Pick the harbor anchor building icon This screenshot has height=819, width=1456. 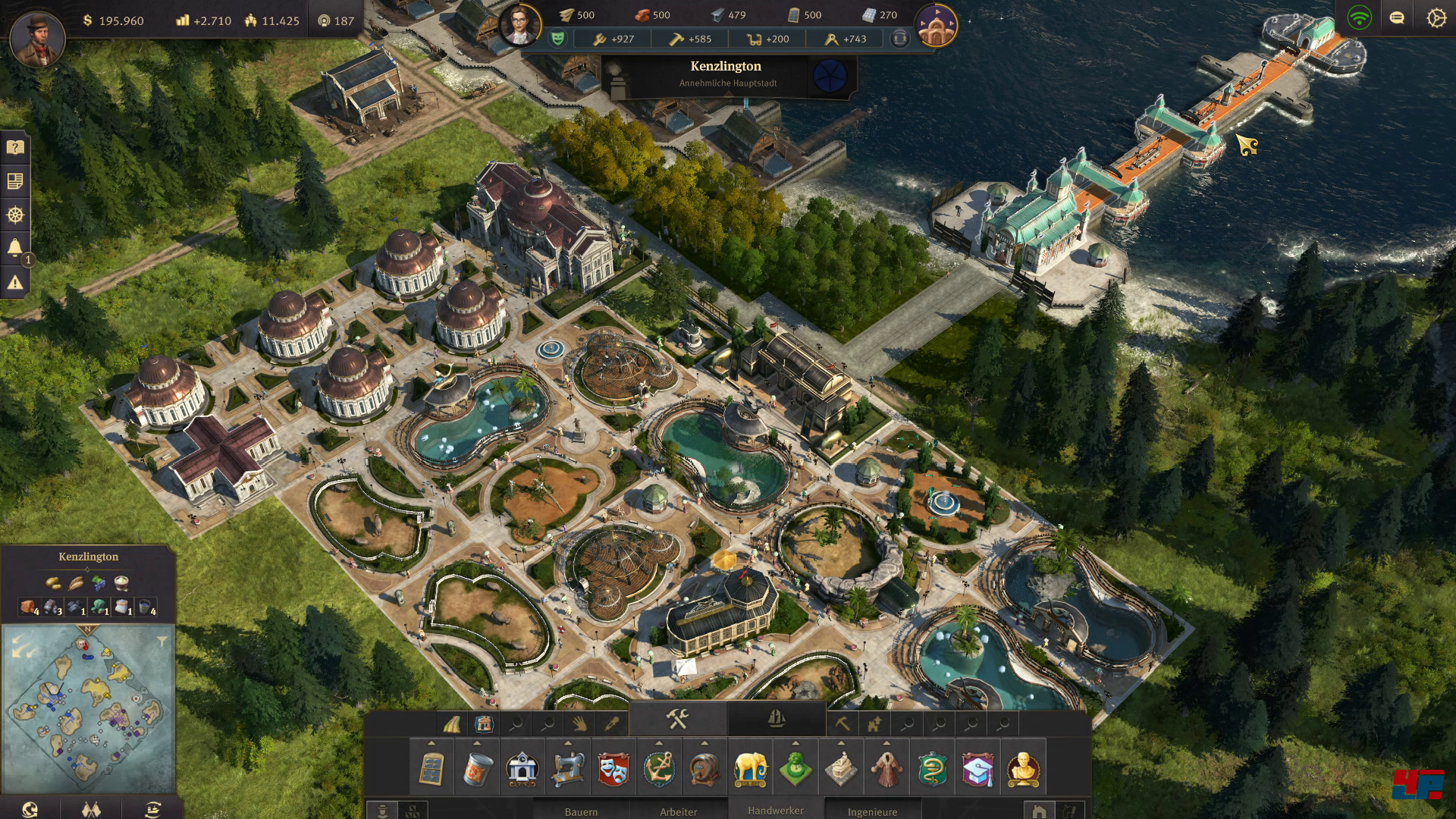(x=659, y=769)
